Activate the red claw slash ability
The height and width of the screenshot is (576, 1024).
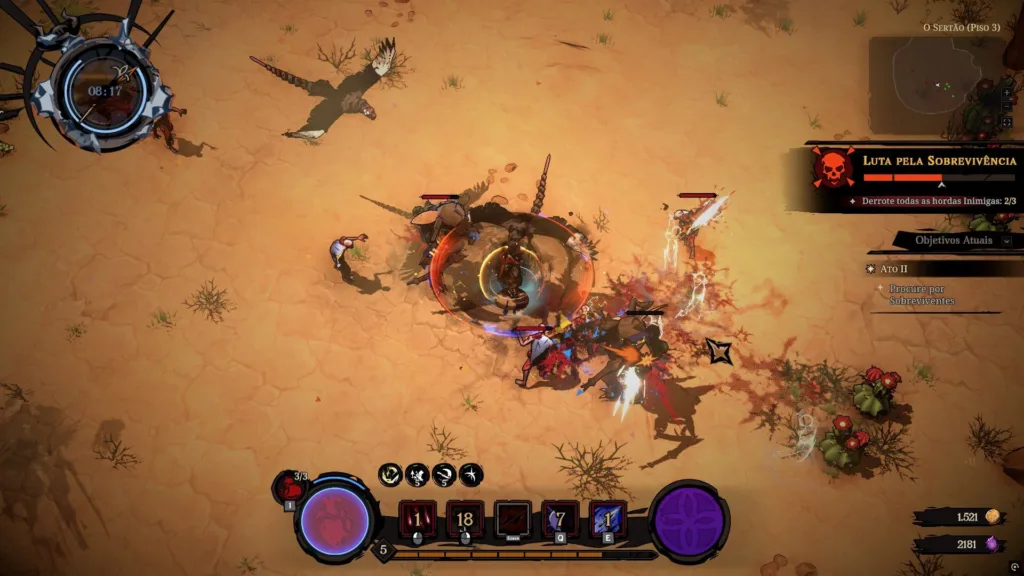417,520
